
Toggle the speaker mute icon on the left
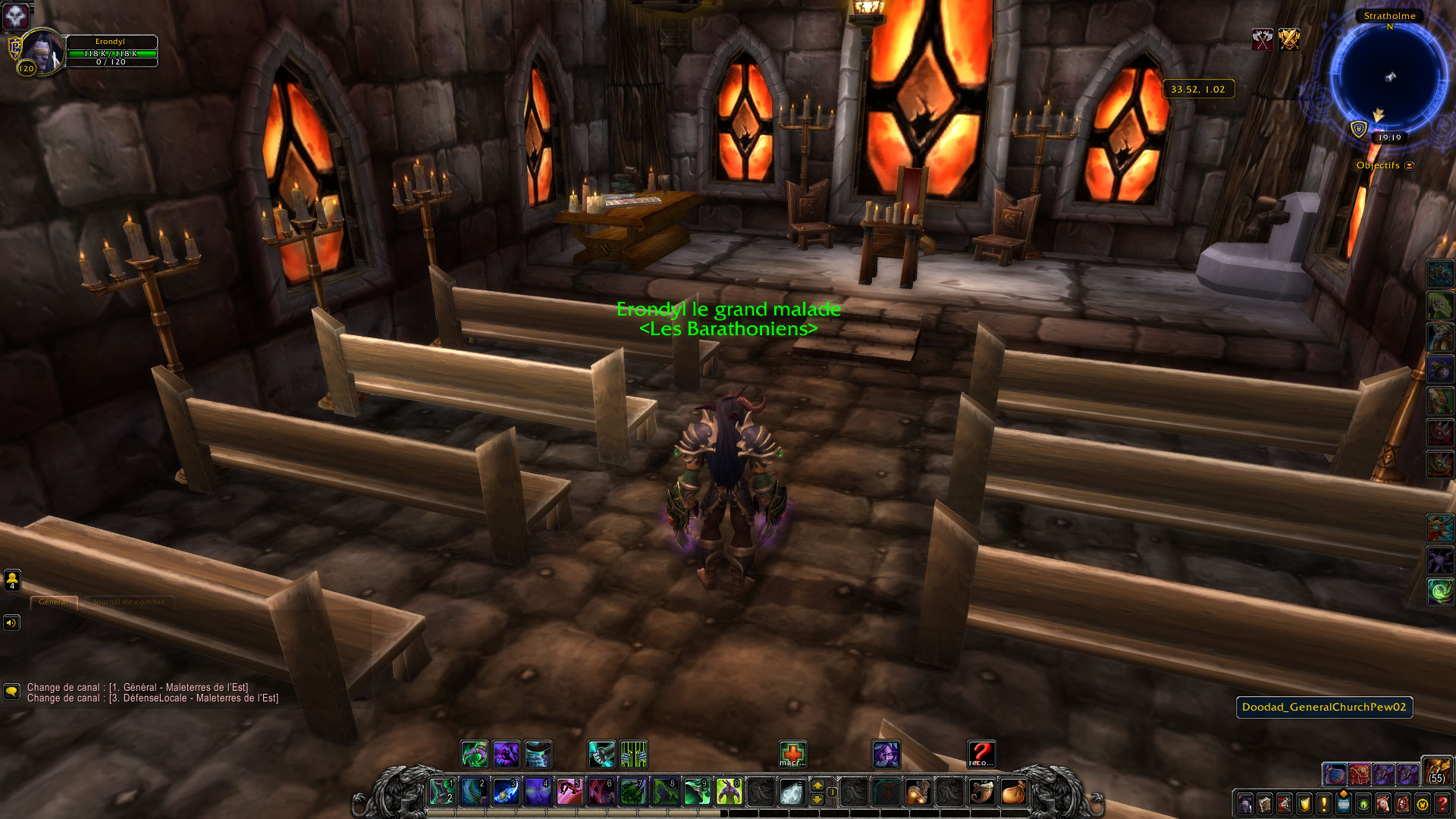click(x=11, y=623)
